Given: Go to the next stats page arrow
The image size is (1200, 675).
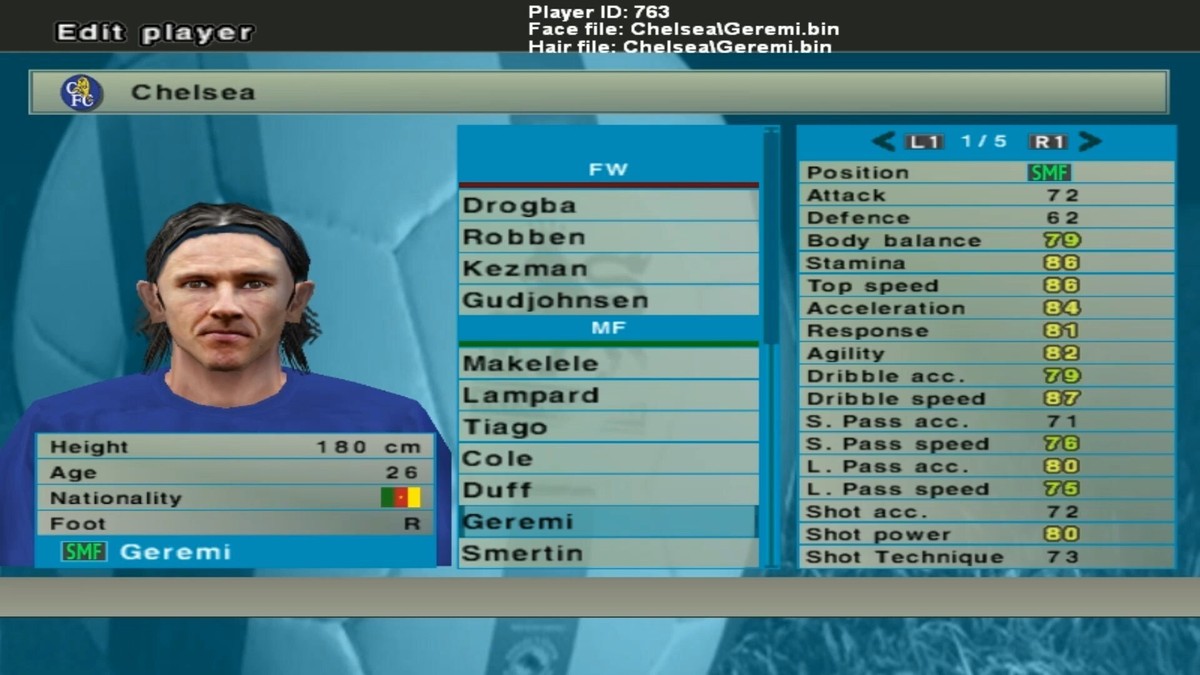Looking at the screenshot, I should pyautogui.click(x=1090, y=142).
